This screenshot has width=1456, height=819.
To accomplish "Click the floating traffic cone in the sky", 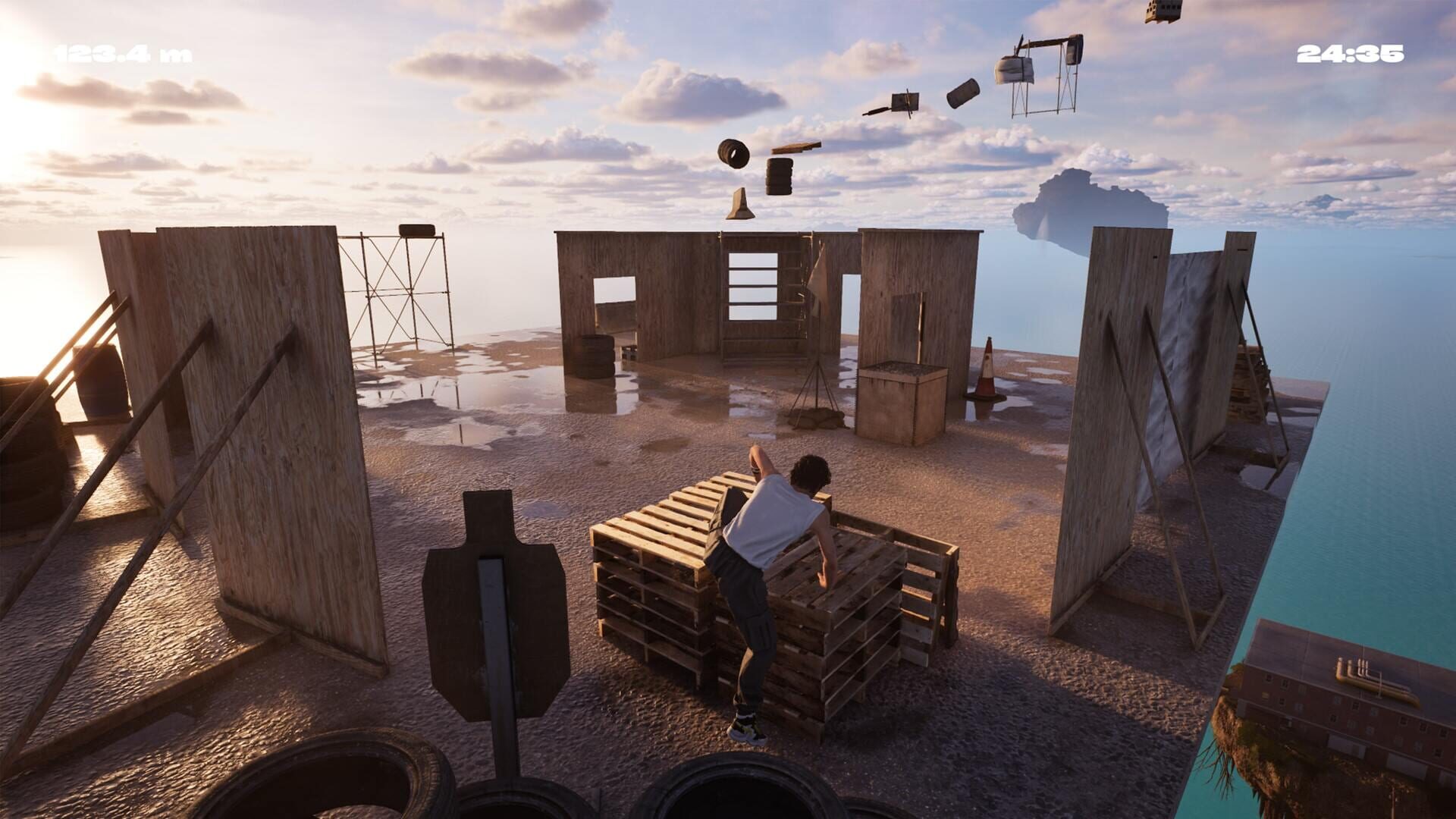I will coord(740,203).
